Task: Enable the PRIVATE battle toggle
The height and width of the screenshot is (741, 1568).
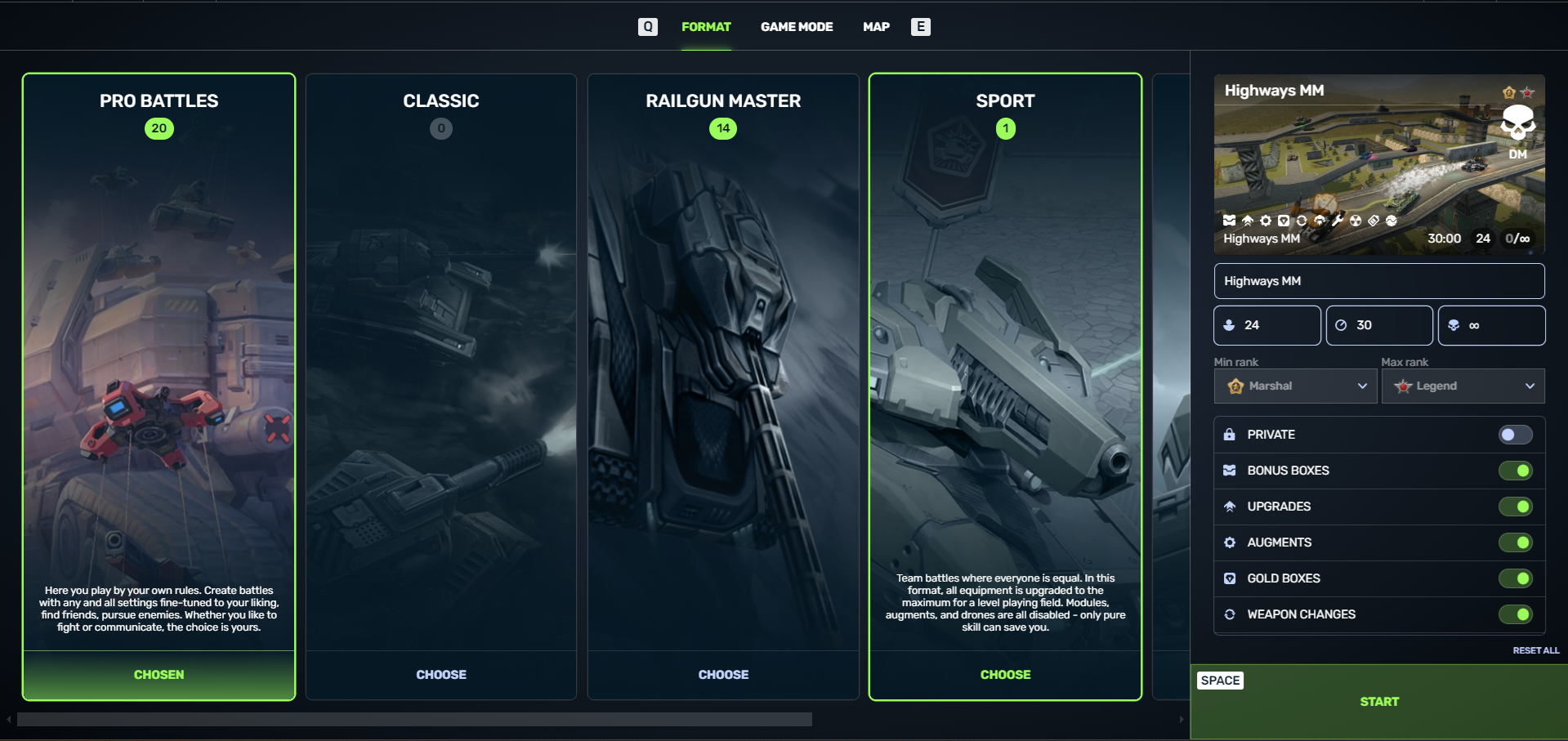Action: pos(1516,435)
